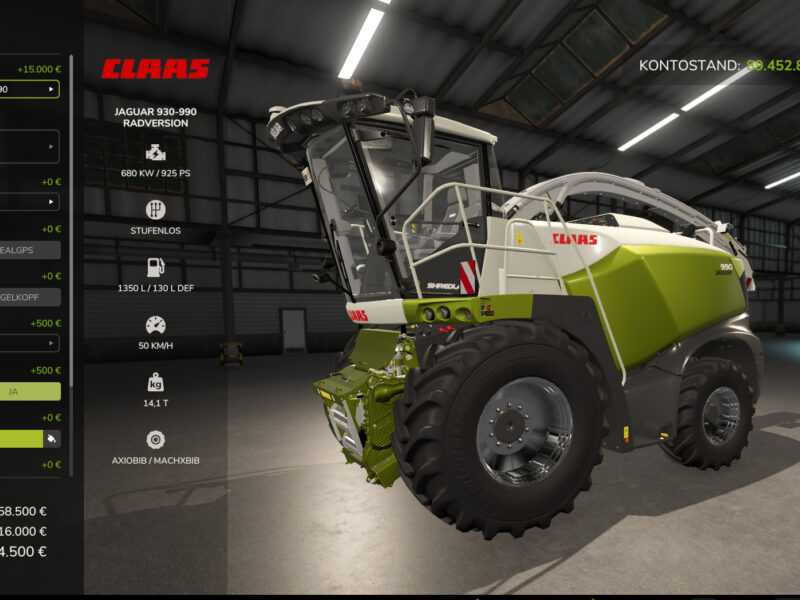The width and height of the screenshot is (800, 600).
Task: Open the highlighted dropdown ending in 90
Action: pyautogui.click(x=29, y=89)
